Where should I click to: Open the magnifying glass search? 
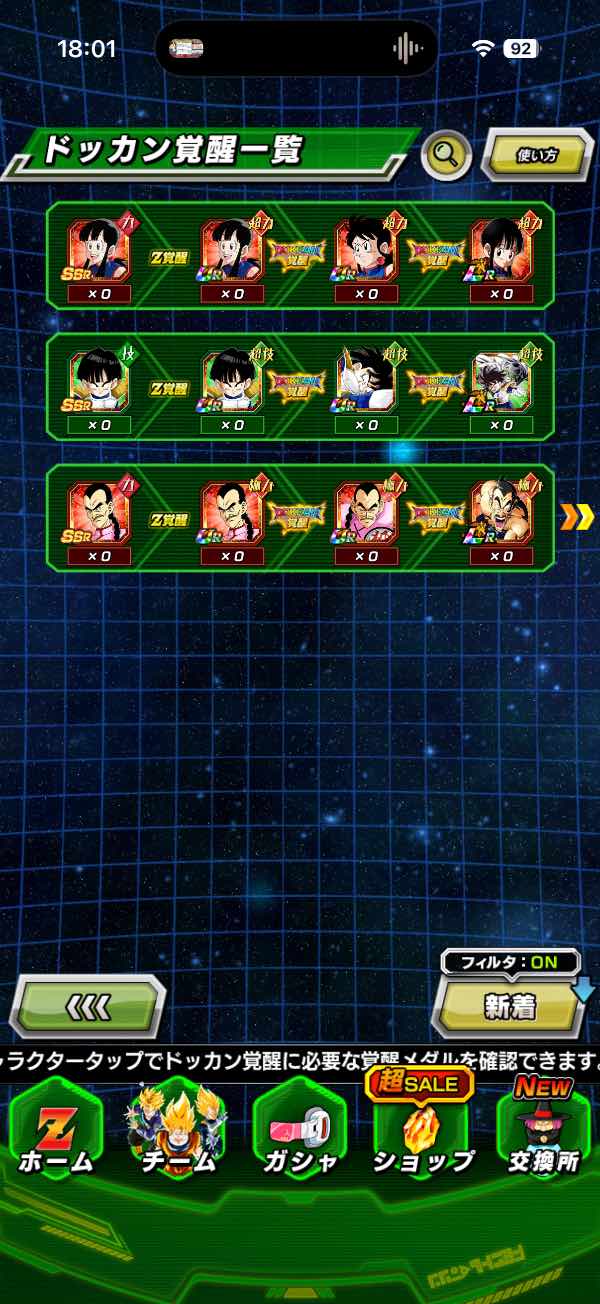tap(446, 154)
